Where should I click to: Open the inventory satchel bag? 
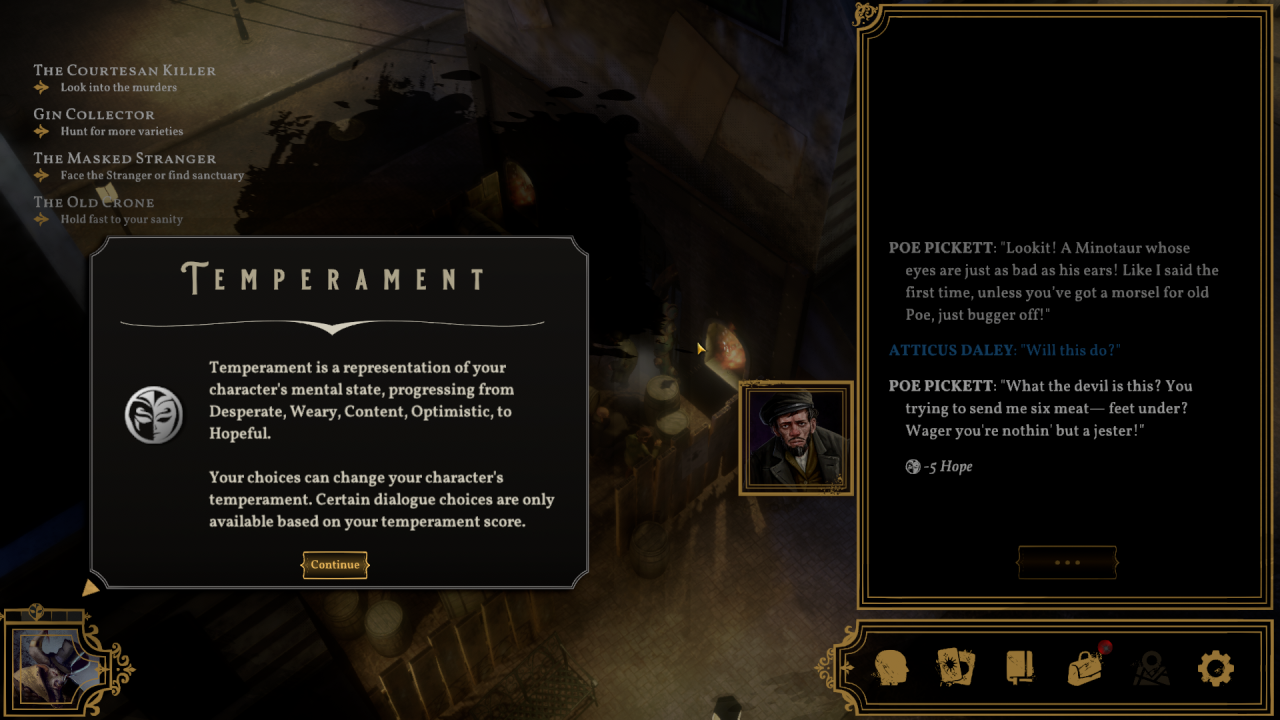click(x=1085, y=667)
